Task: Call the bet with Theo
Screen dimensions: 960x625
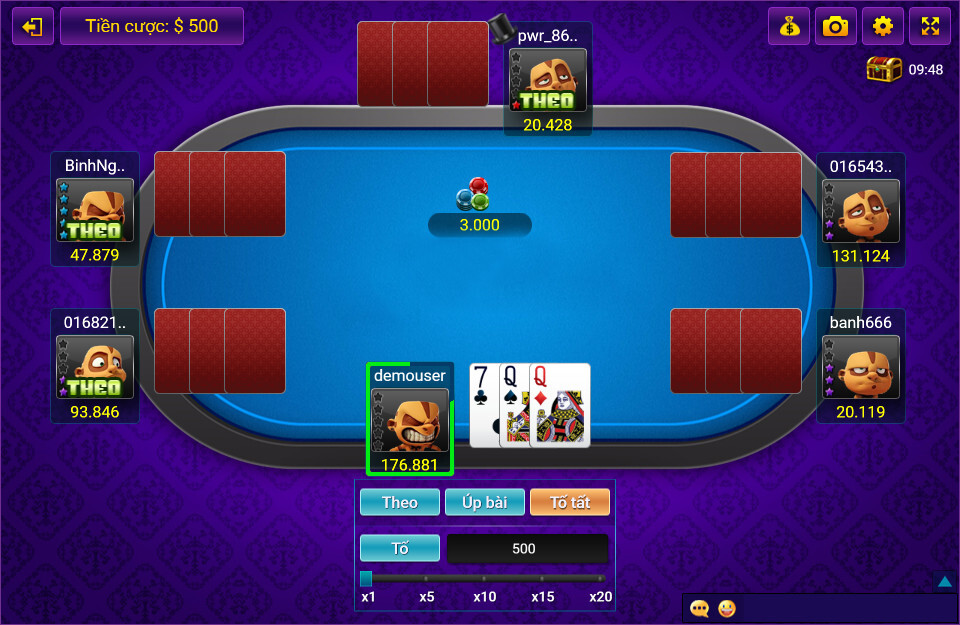Action: (400, 502)
